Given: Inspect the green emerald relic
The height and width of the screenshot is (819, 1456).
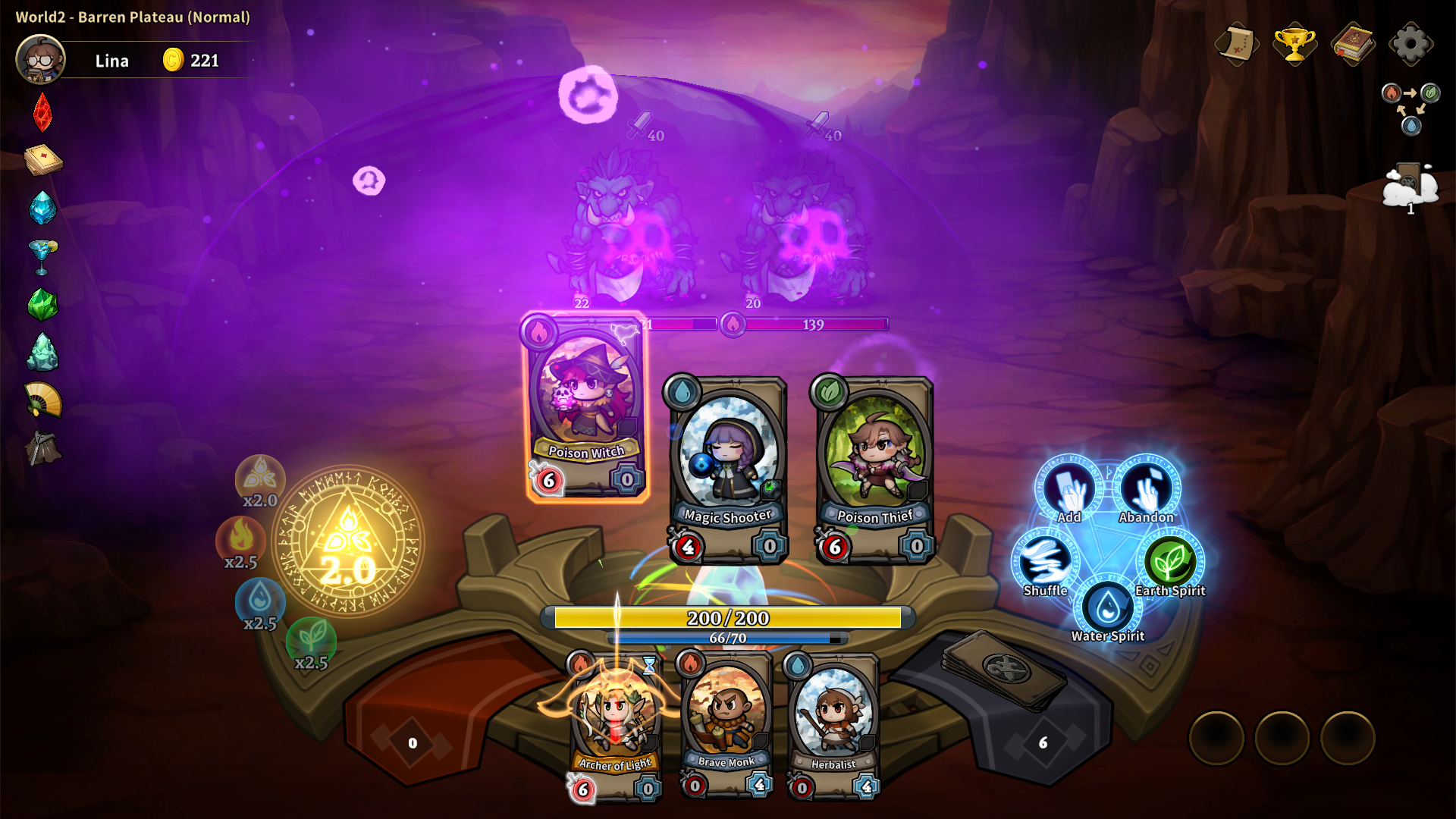Looking at the screenshot, I should pos(42,305).
